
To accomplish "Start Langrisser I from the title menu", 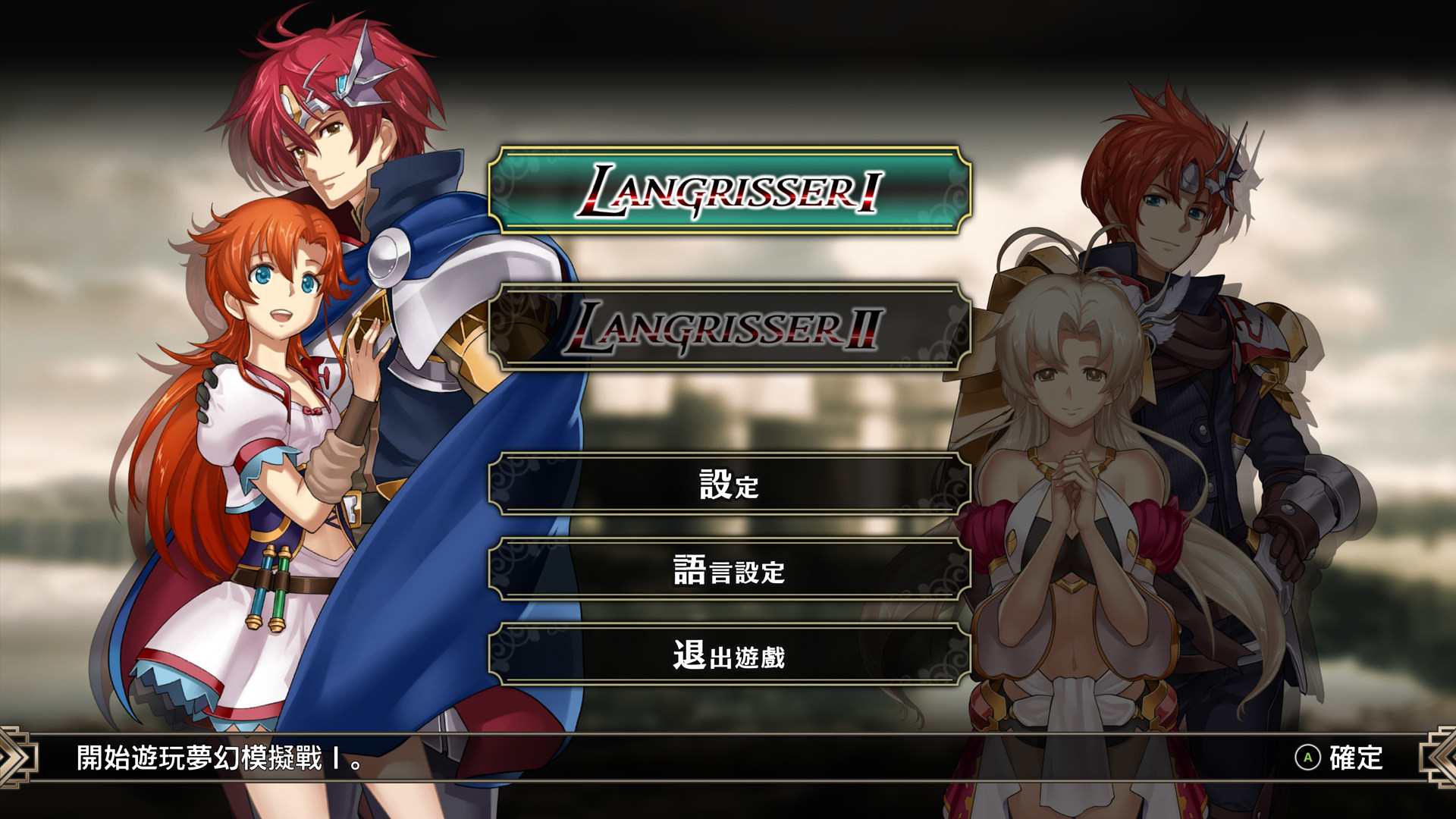I will click(729, 190).
